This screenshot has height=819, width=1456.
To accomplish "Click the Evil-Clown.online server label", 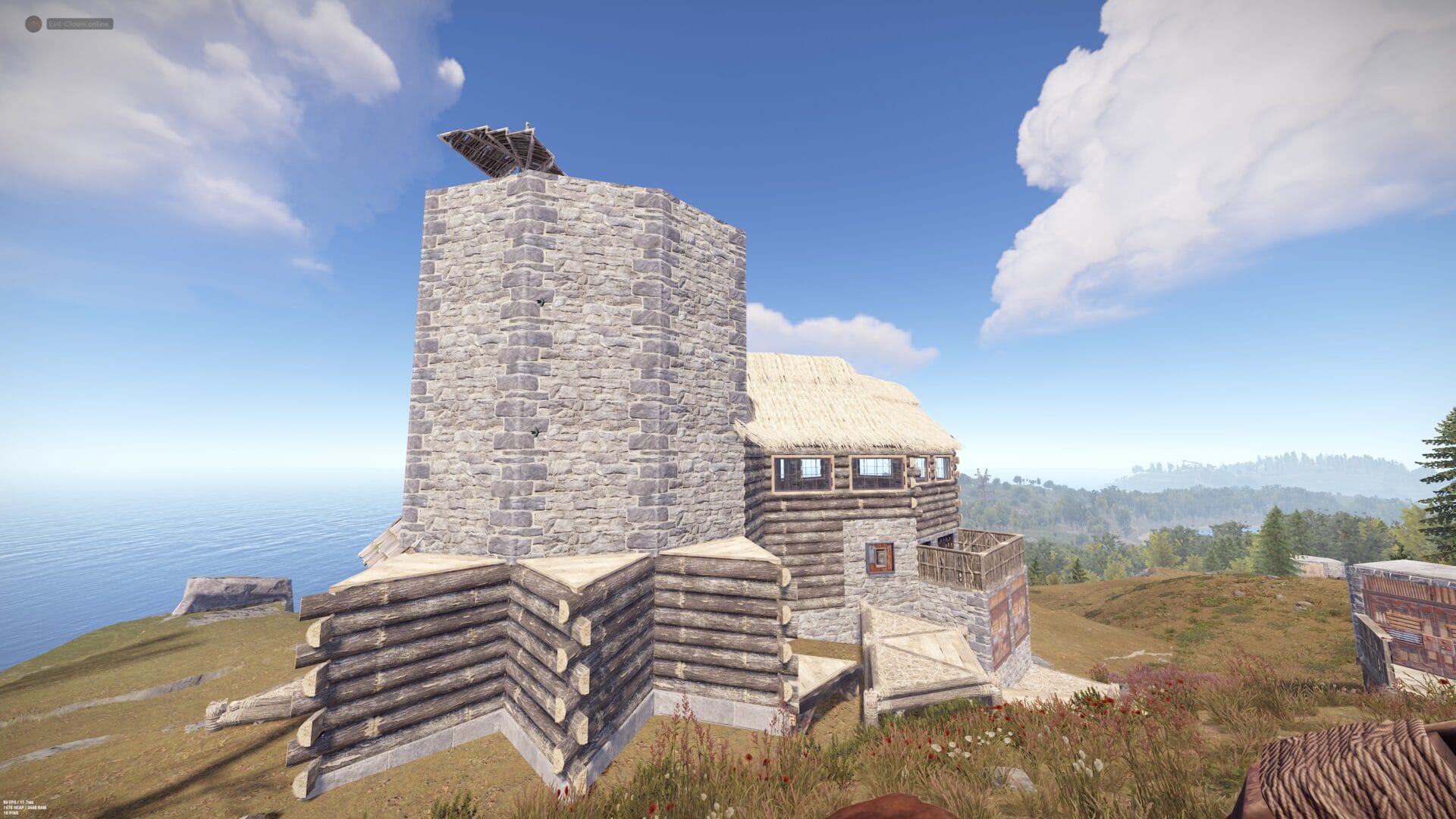I will (x=79, y=24).
